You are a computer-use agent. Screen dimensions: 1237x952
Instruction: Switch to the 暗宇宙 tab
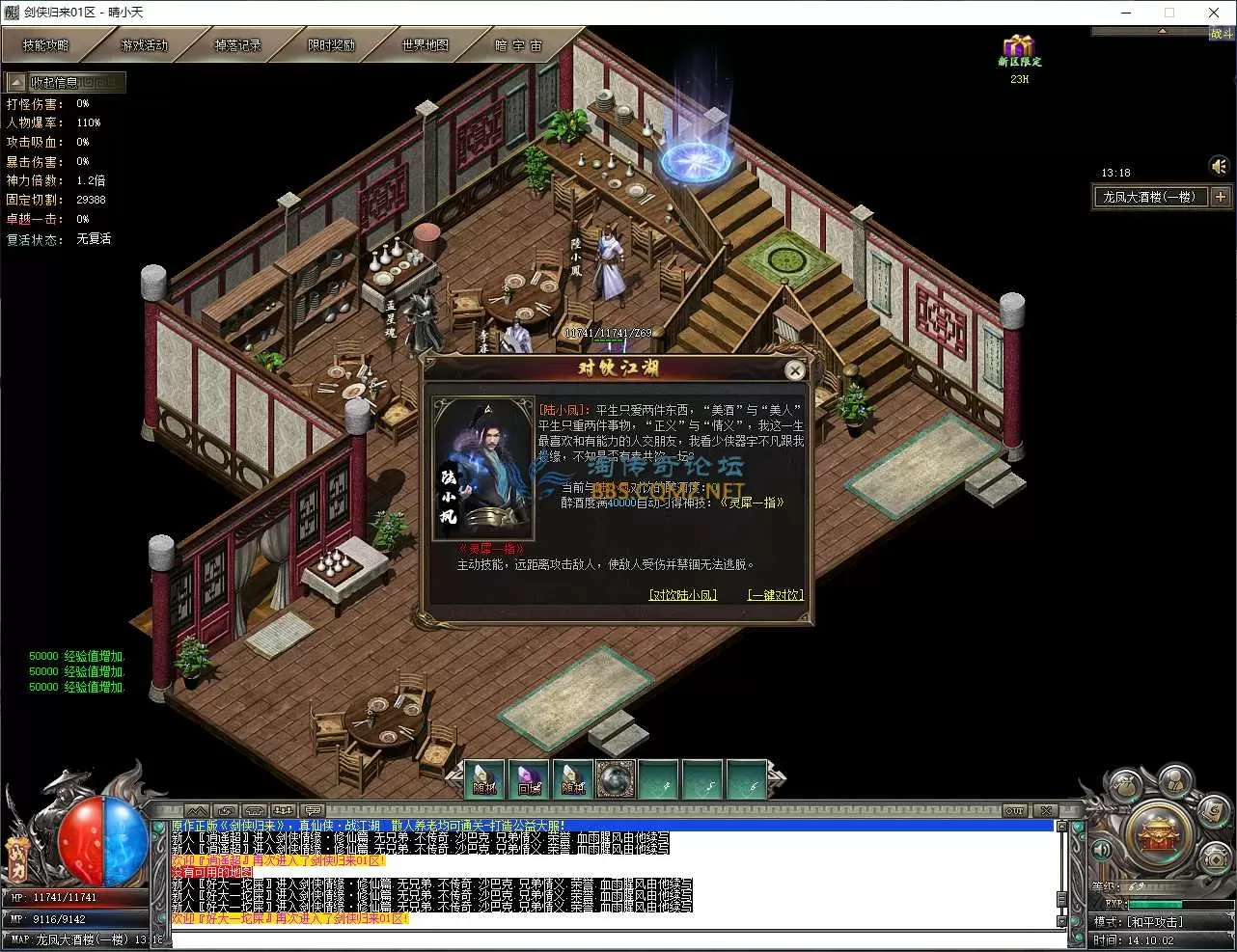coord(518,45)
